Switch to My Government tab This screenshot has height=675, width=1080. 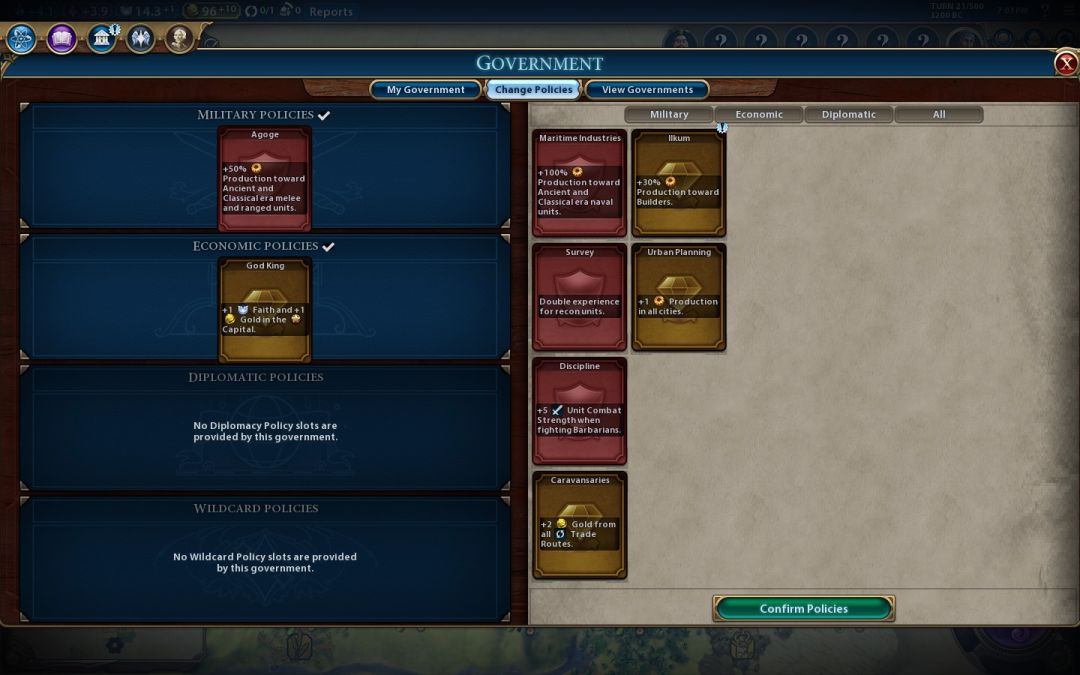click(x=425, y=90)
